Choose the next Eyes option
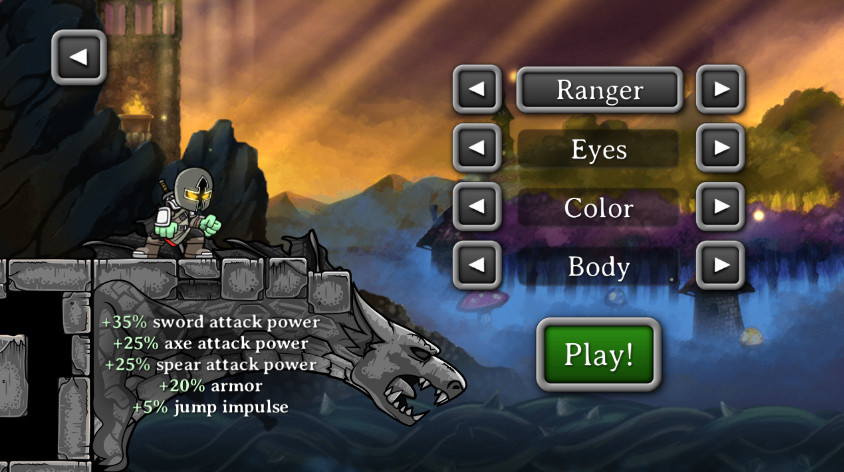Screen dimensions: 844x472 point(720,149)
